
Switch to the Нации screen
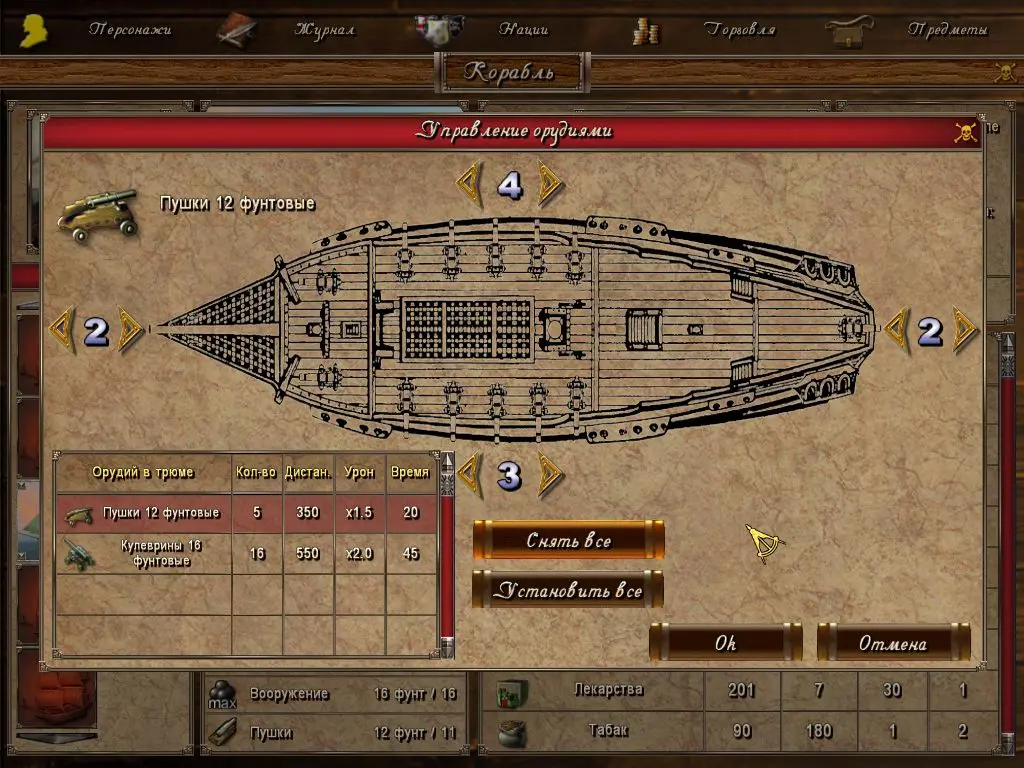point(523,30)
